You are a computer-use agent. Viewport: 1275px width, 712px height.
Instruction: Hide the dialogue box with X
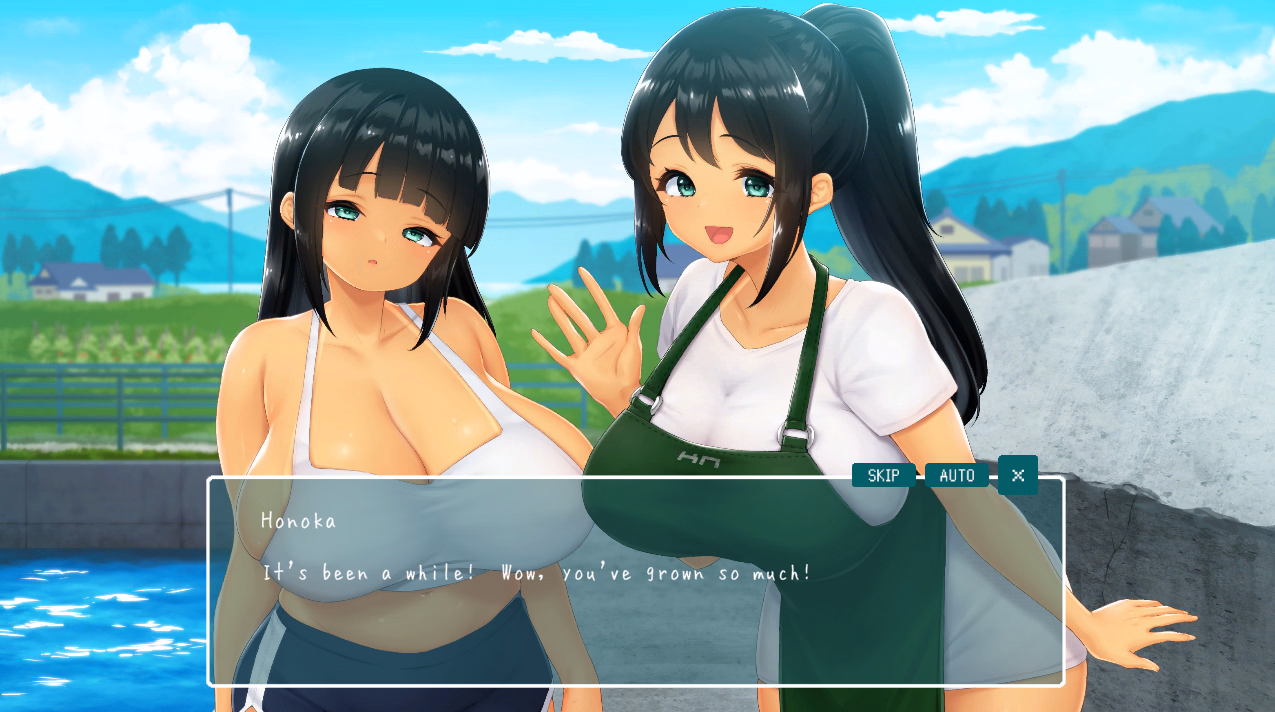click(1017, 475)
